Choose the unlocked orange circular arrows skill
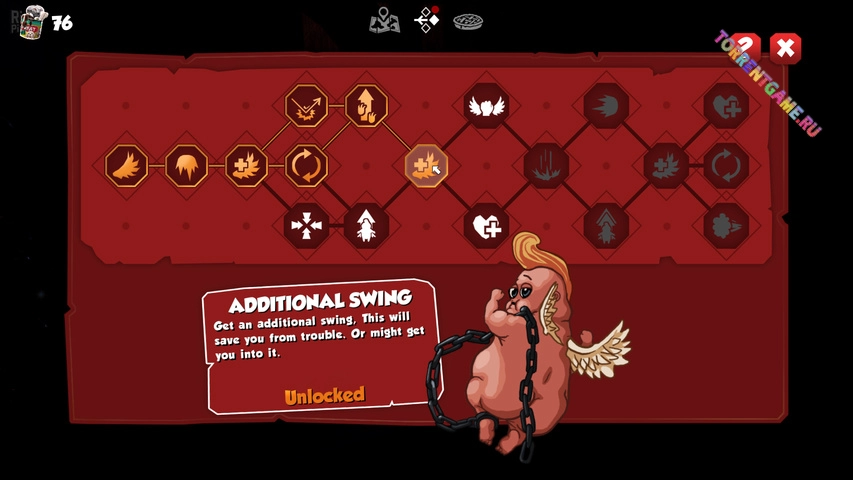 (x=306, y=166)
